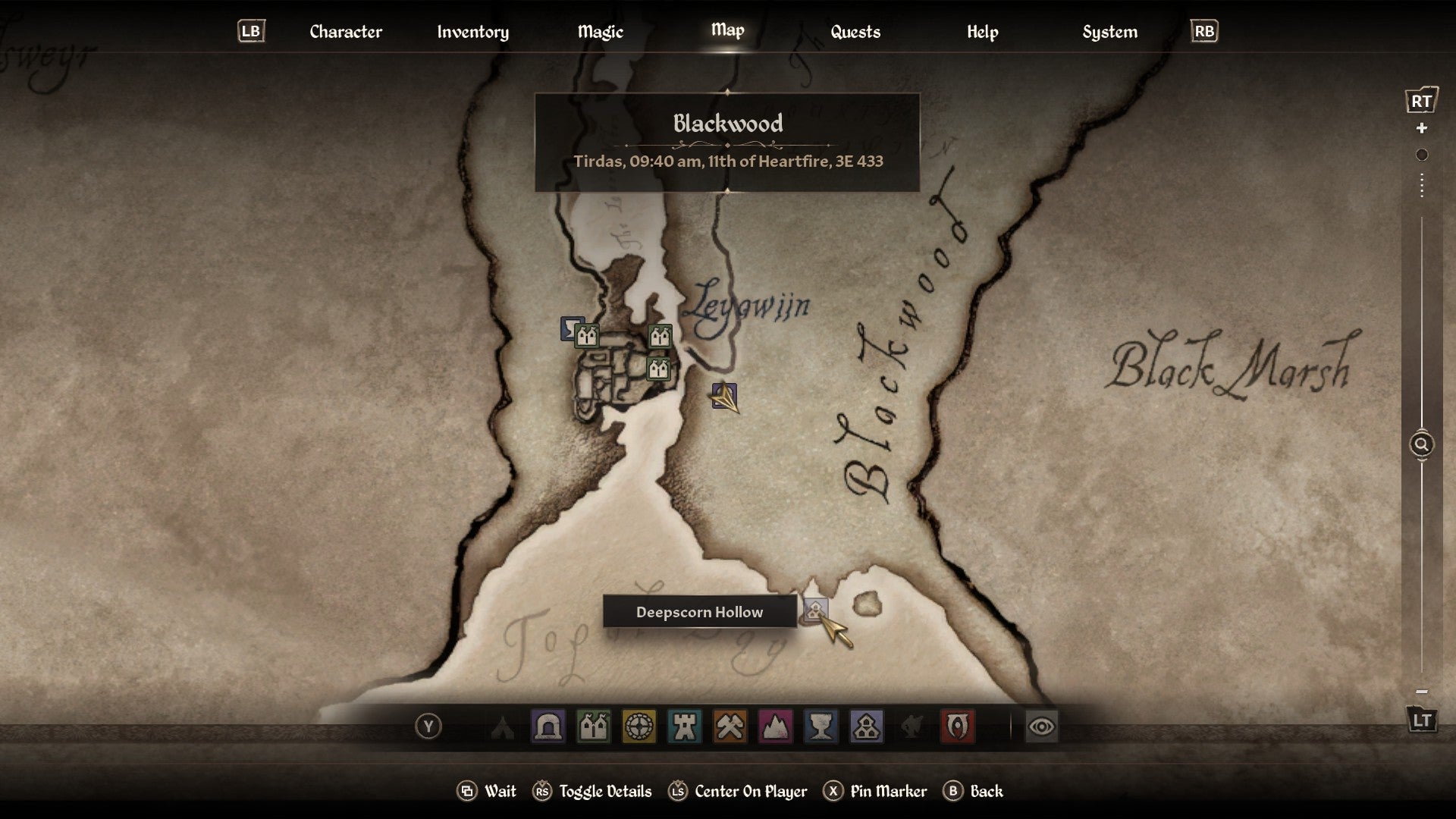
Task: Open the Character menu
Action: (345, 32)
